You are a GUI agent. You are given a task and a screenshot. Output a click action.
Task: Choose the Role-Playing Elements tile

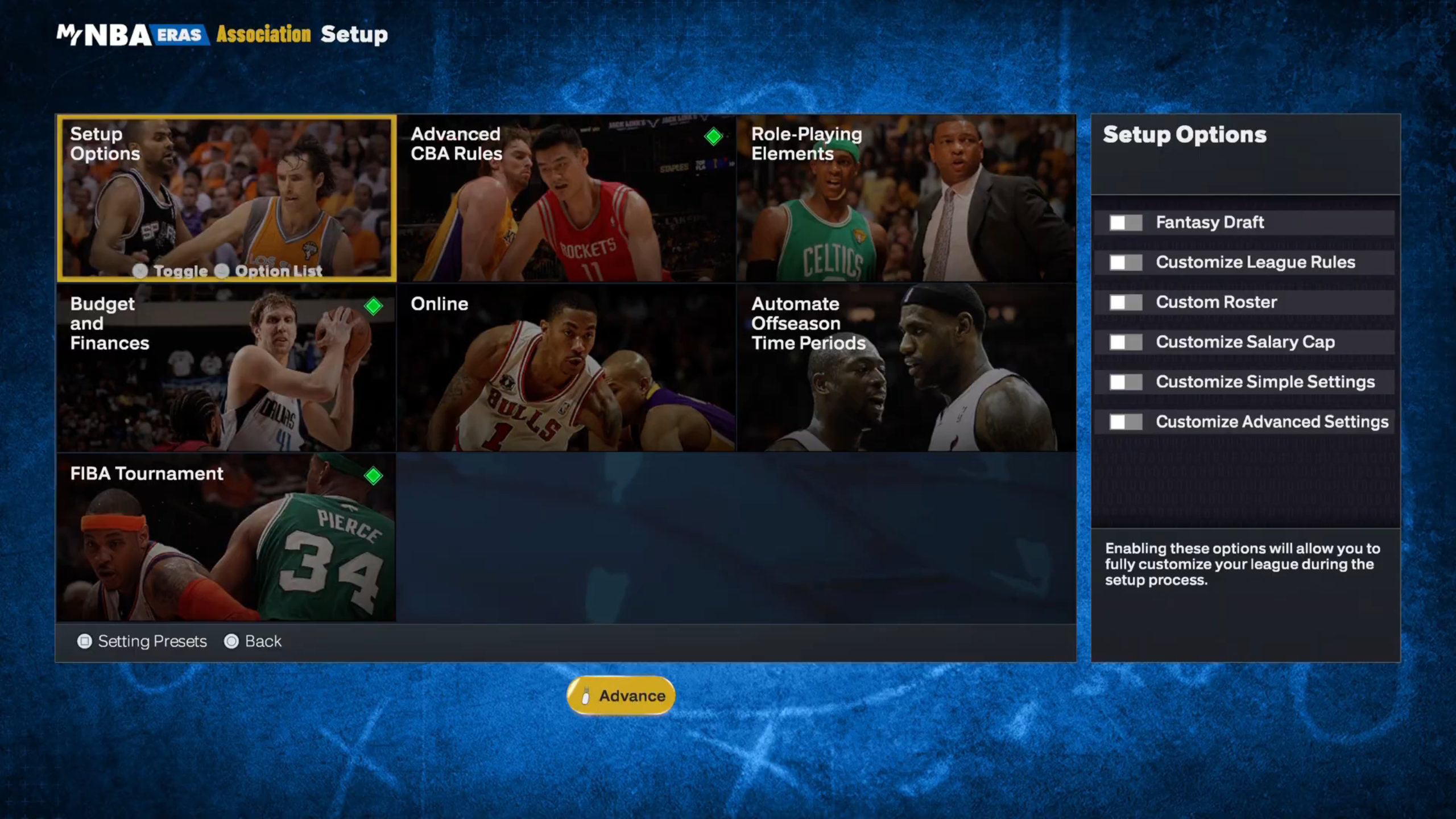906,198
